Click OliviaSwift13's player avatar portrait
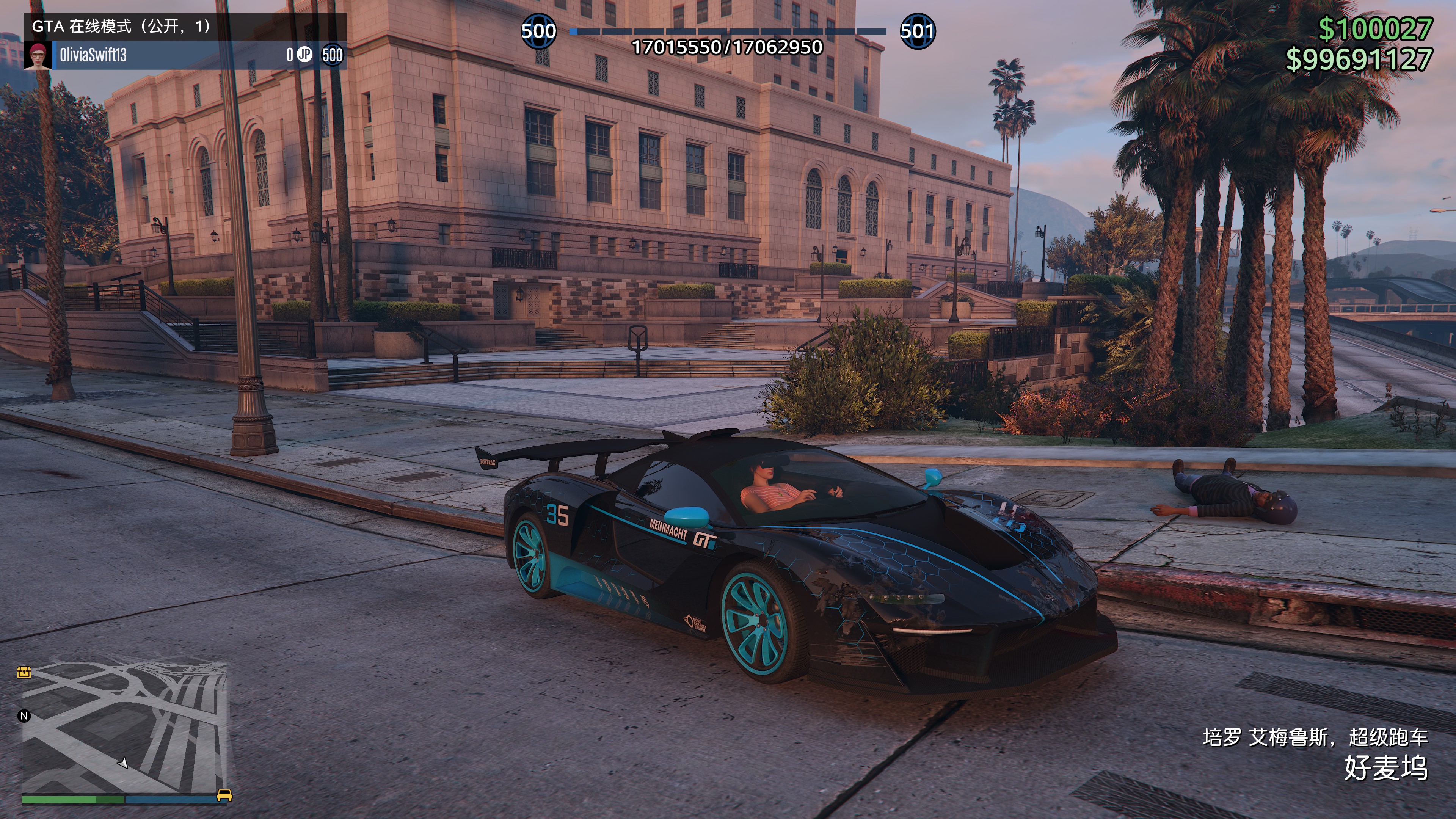Screen dimensions: 1456x819 [37, 55]
